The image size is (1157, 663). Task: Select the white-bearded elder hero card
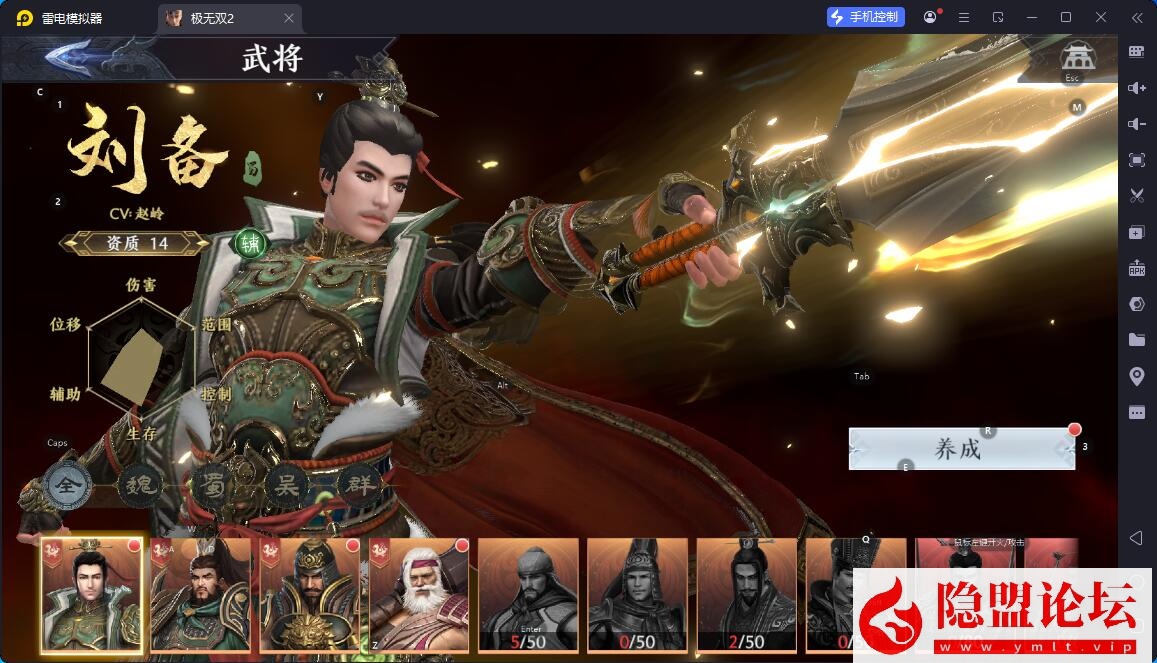tap(419, 593)
